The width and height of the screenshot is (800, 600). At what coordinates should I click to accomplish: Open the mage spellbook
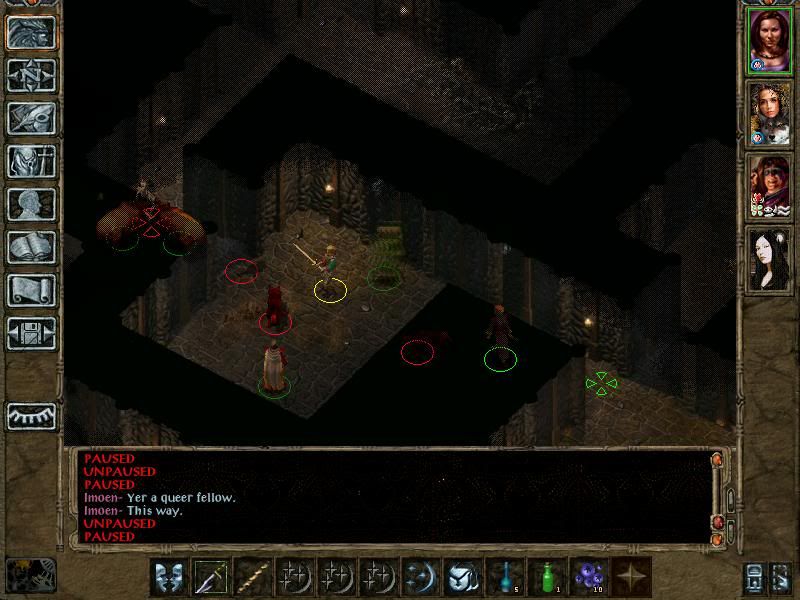click(x=31, y=247)
